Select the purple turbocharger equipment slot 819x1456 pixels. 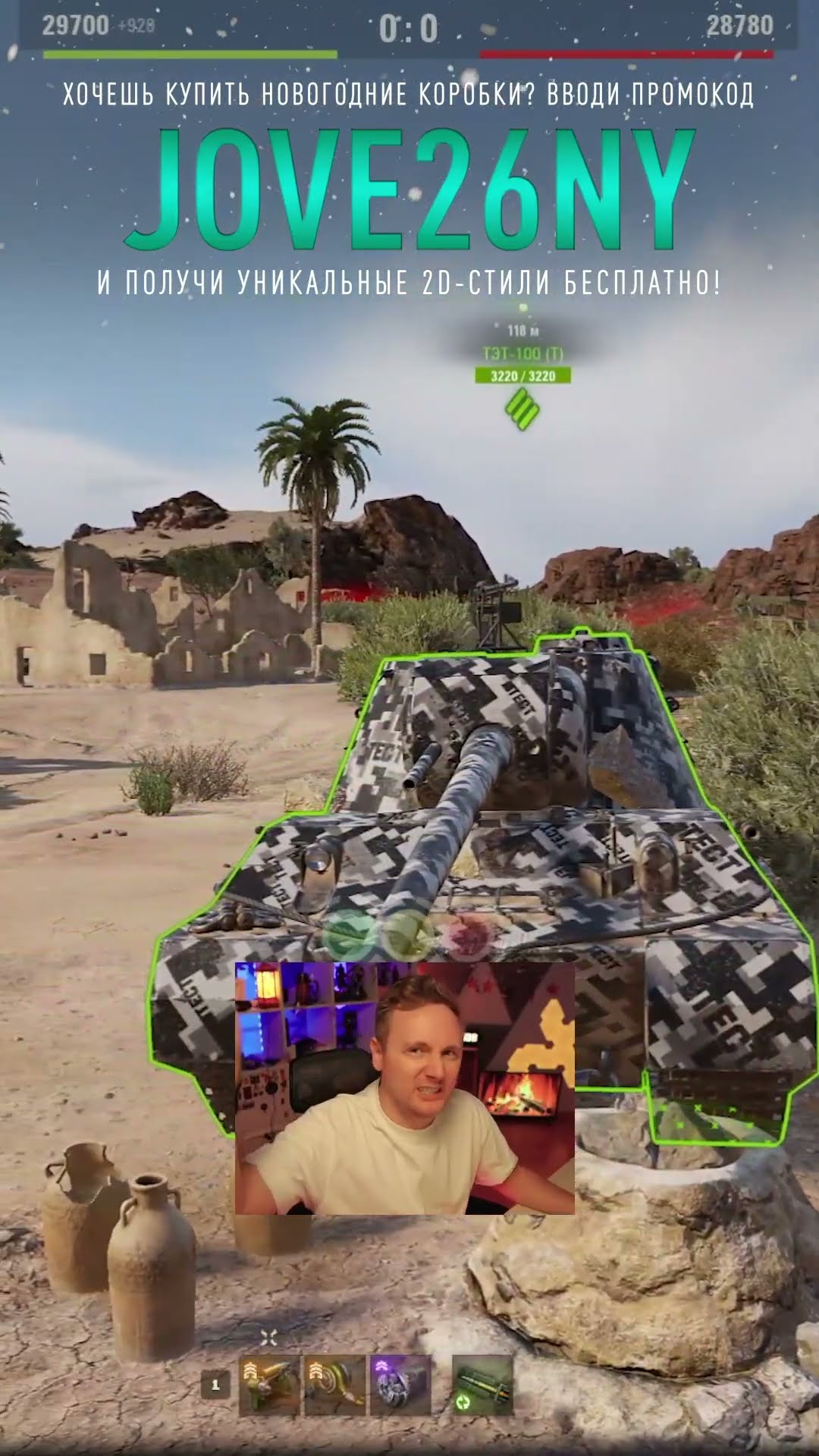tap(400, 1385)
